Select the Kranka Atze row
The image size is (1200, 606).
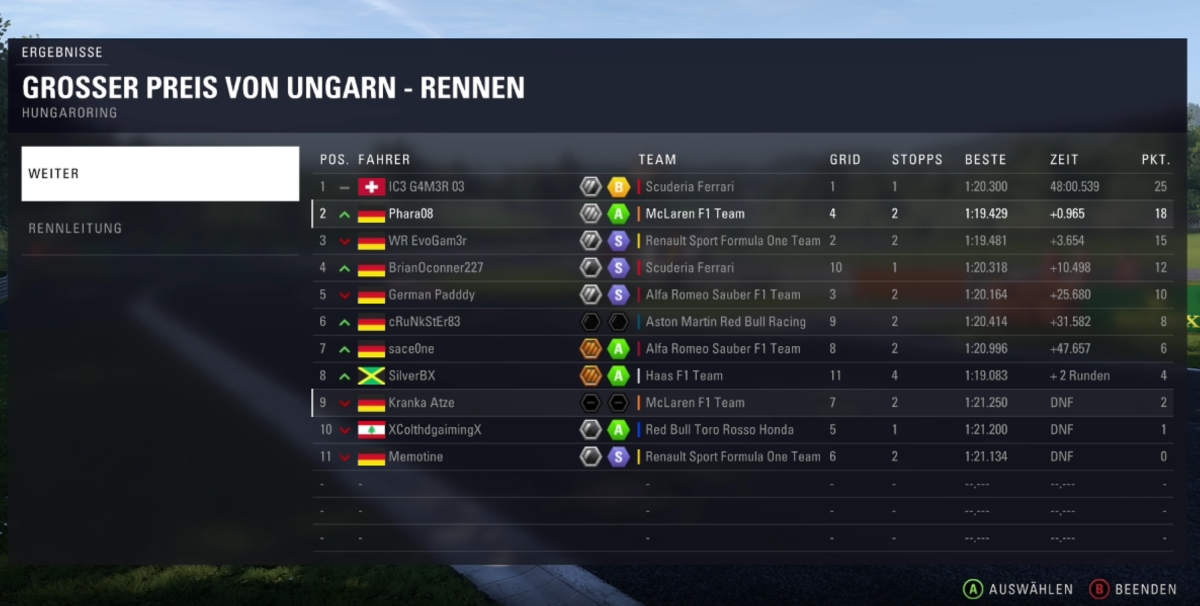(421, 403)
